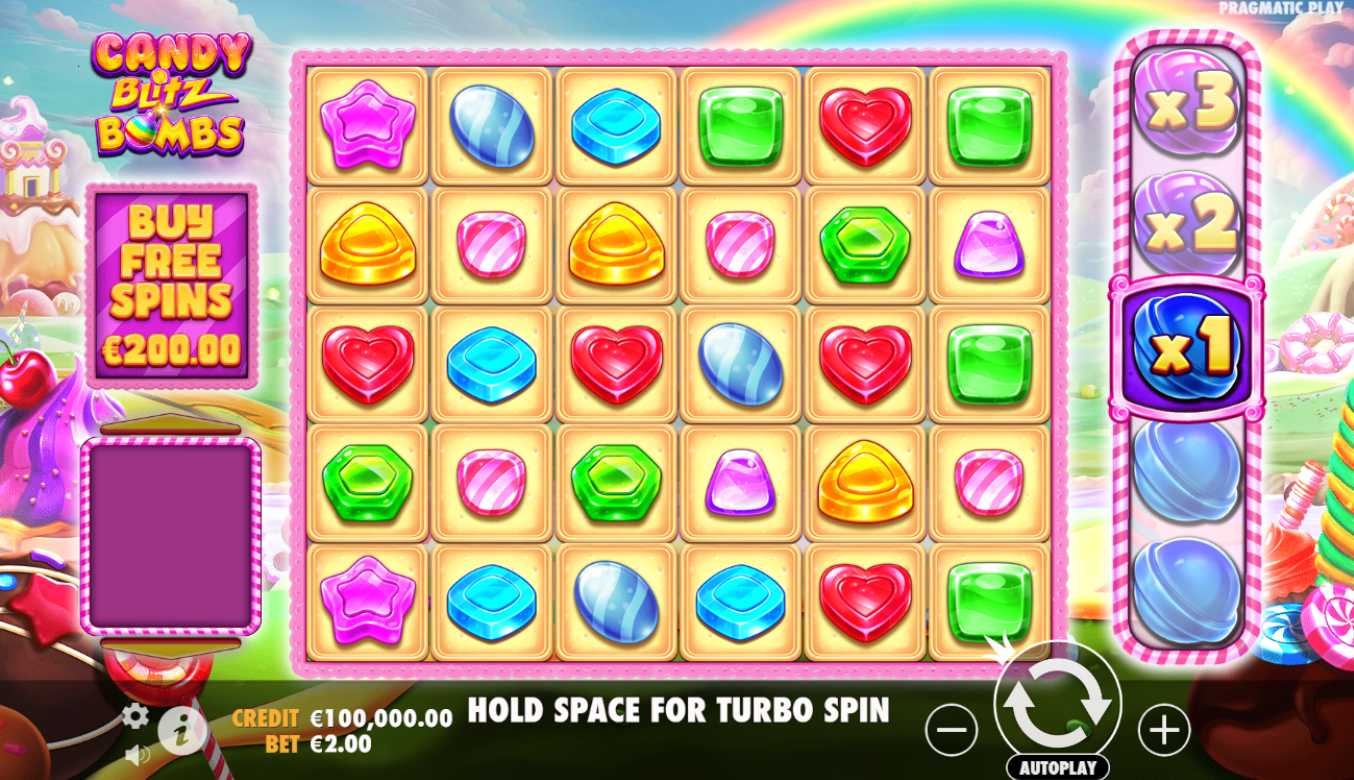
Task: Enable Autoplay
Action: coord(1057,768)
